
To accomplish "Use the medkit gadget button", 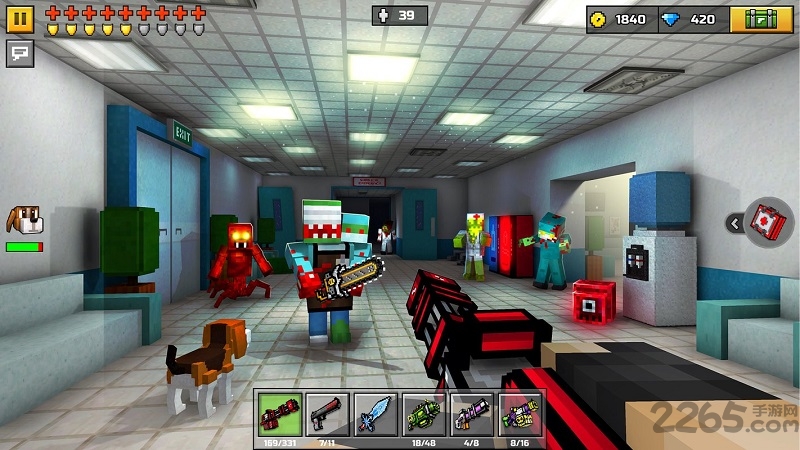I will point(768,222).
